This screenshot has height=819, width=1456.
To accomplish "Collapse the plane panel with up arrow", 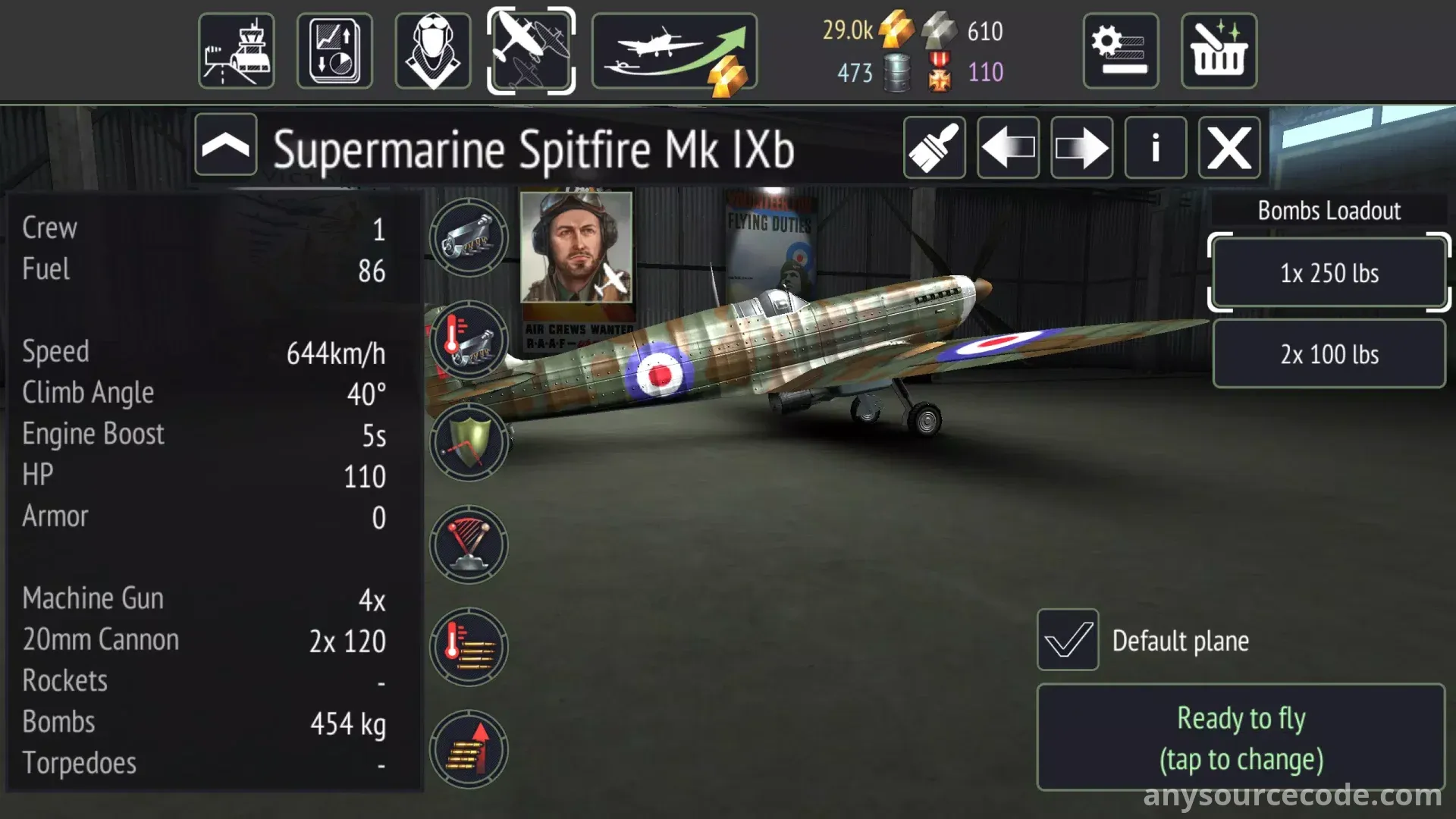I will coord(226,145).
